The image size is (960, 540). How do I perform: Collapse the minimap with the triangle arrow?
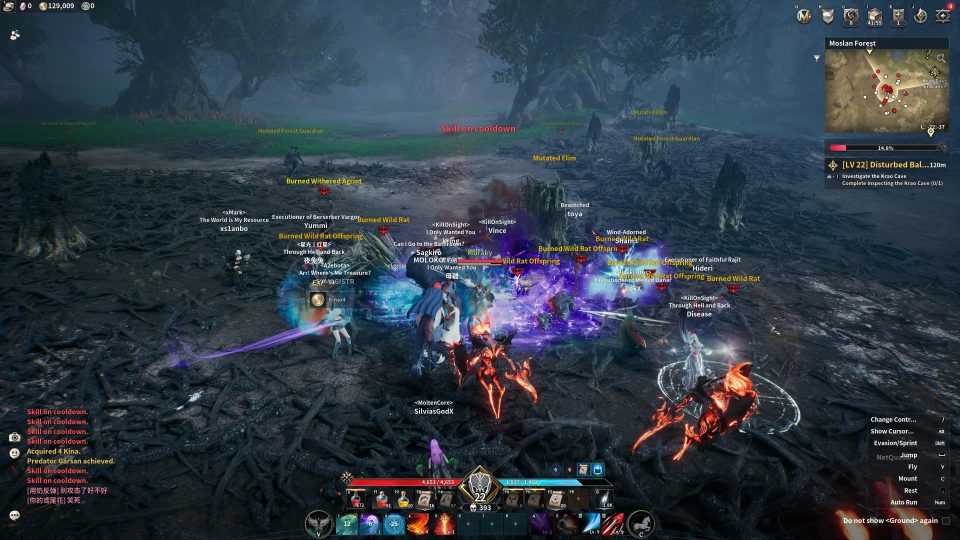click(x=818, y=57)
